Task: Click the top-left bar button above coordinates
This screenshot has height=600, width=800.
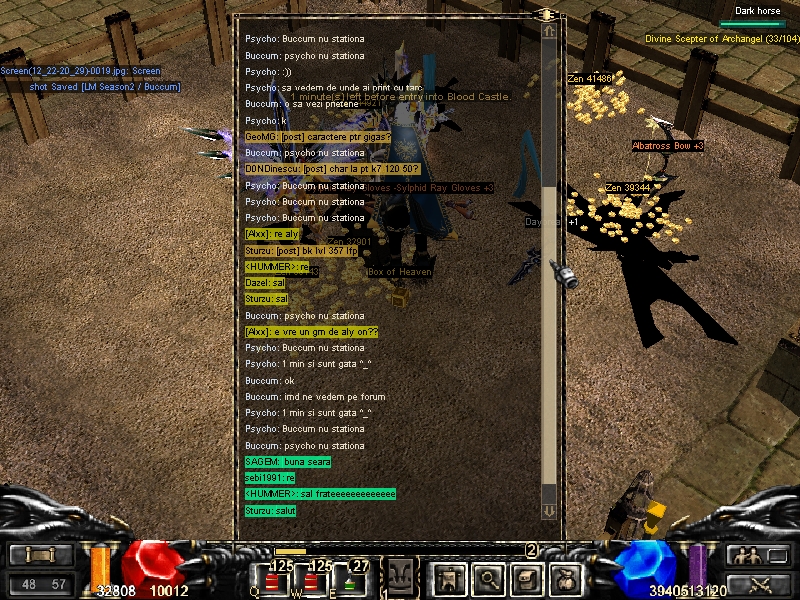Action: [x=40, y=555]
